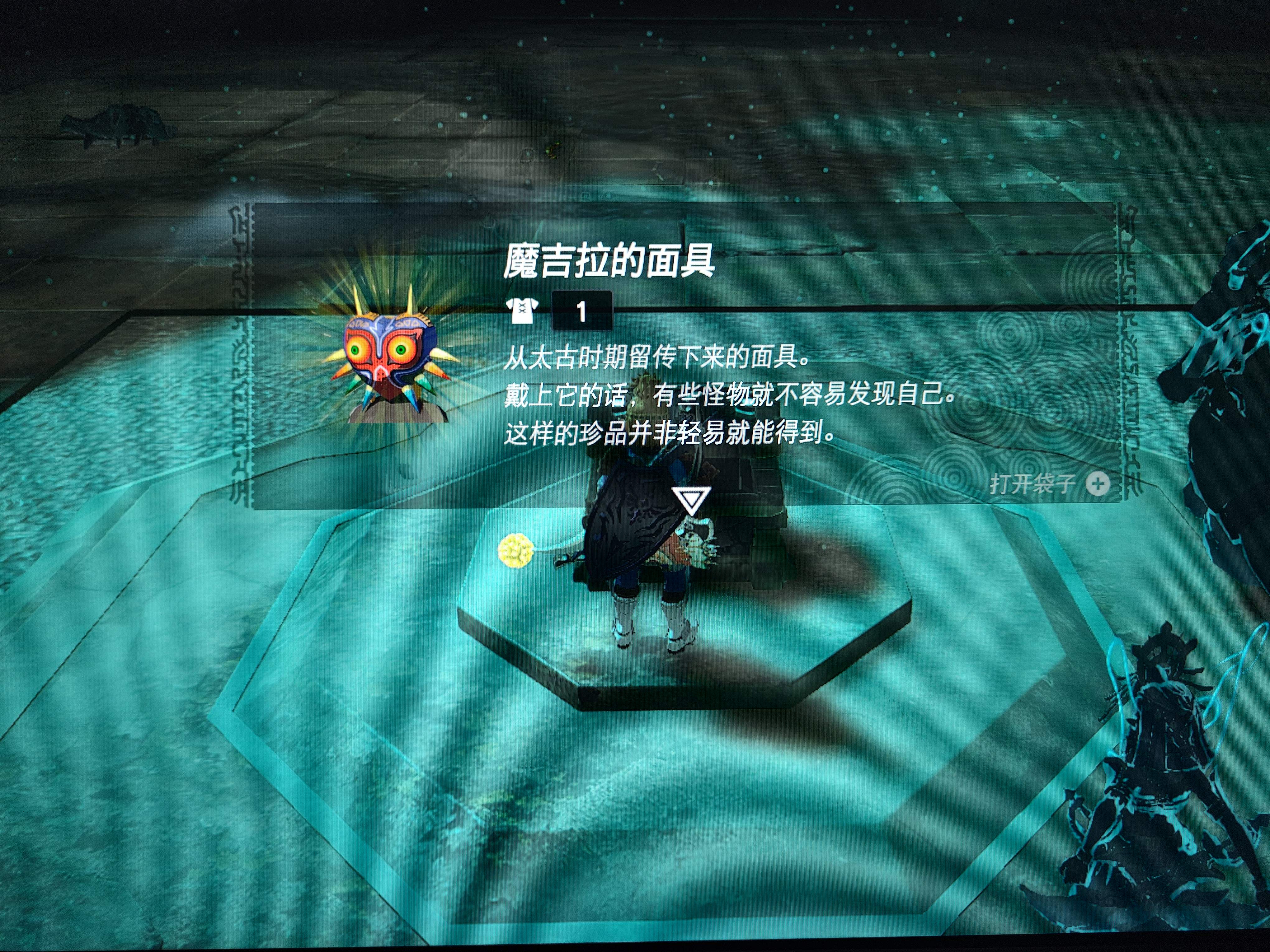Click the white shirt armor category icon
Screen dimensions: 1270x952
pyautogui.click(x=521, y=312)
